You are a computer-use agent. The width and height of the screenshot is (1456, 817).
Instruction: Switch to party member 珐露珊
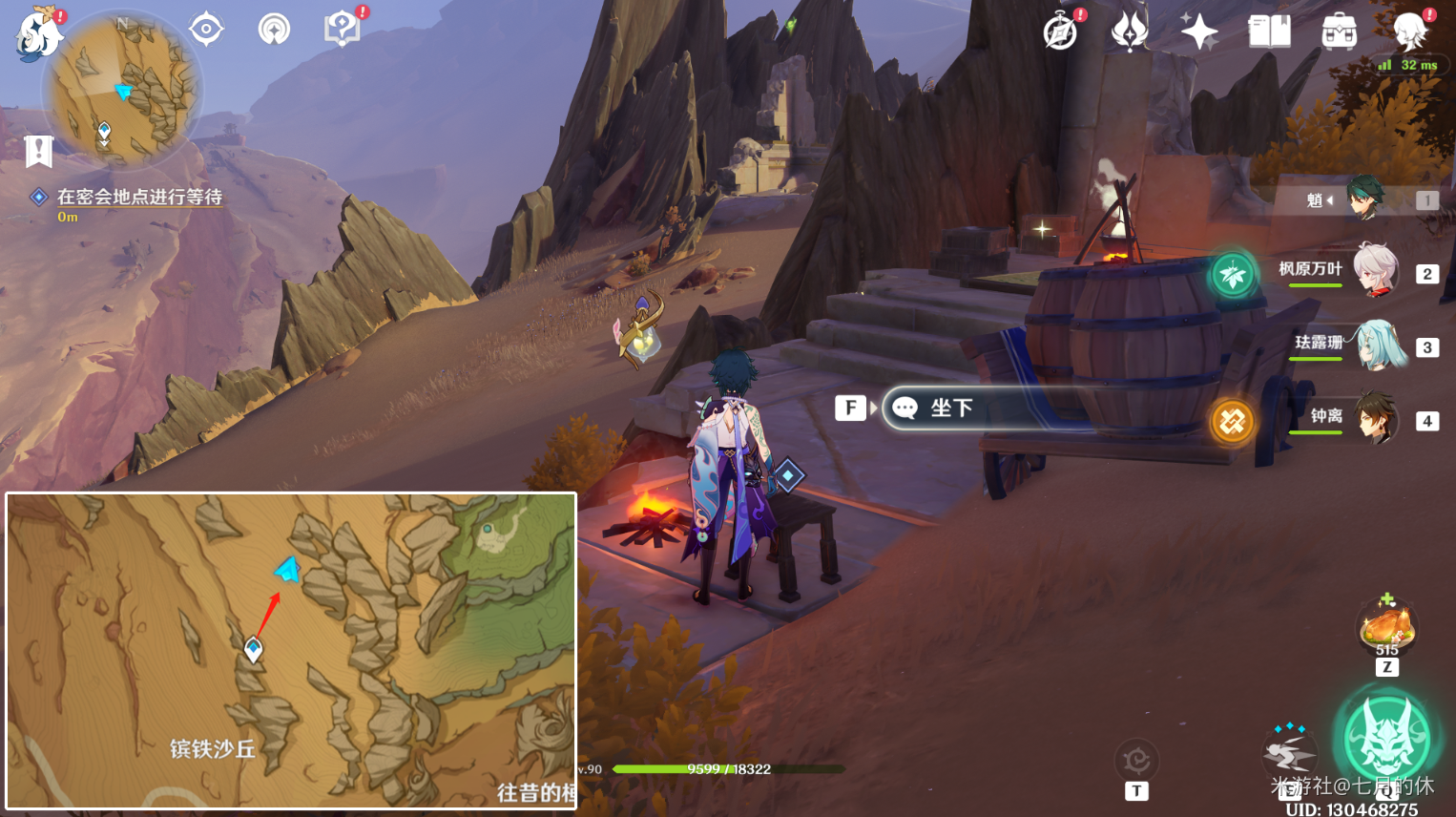click(1378, 346)
